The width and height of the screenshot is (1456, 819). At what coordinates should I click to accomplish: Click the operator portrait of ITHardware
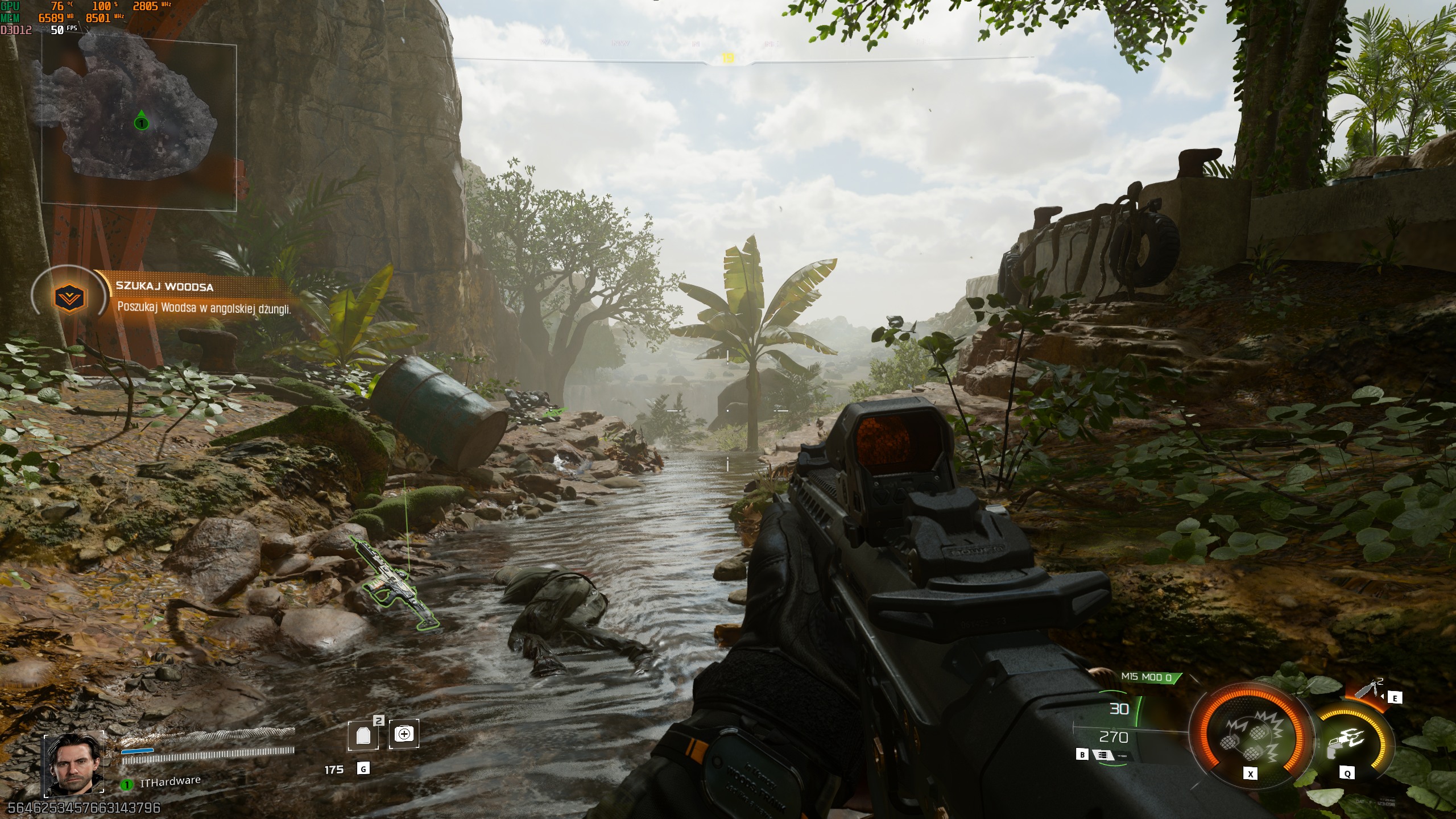click(74, 764)
